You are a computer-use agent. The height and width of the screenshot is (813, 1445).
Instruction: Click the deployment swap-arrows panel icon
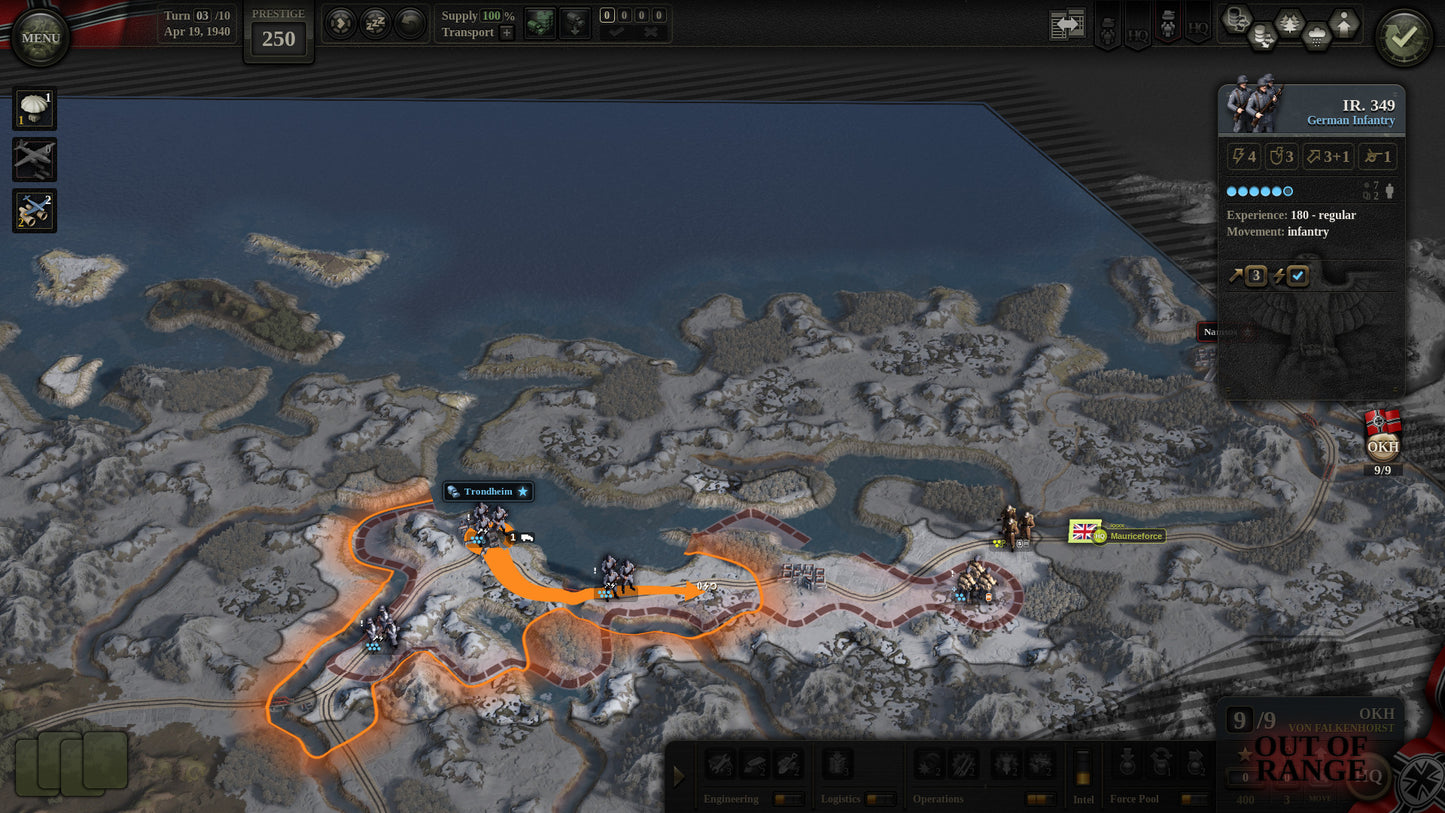tap(1066, 22)
